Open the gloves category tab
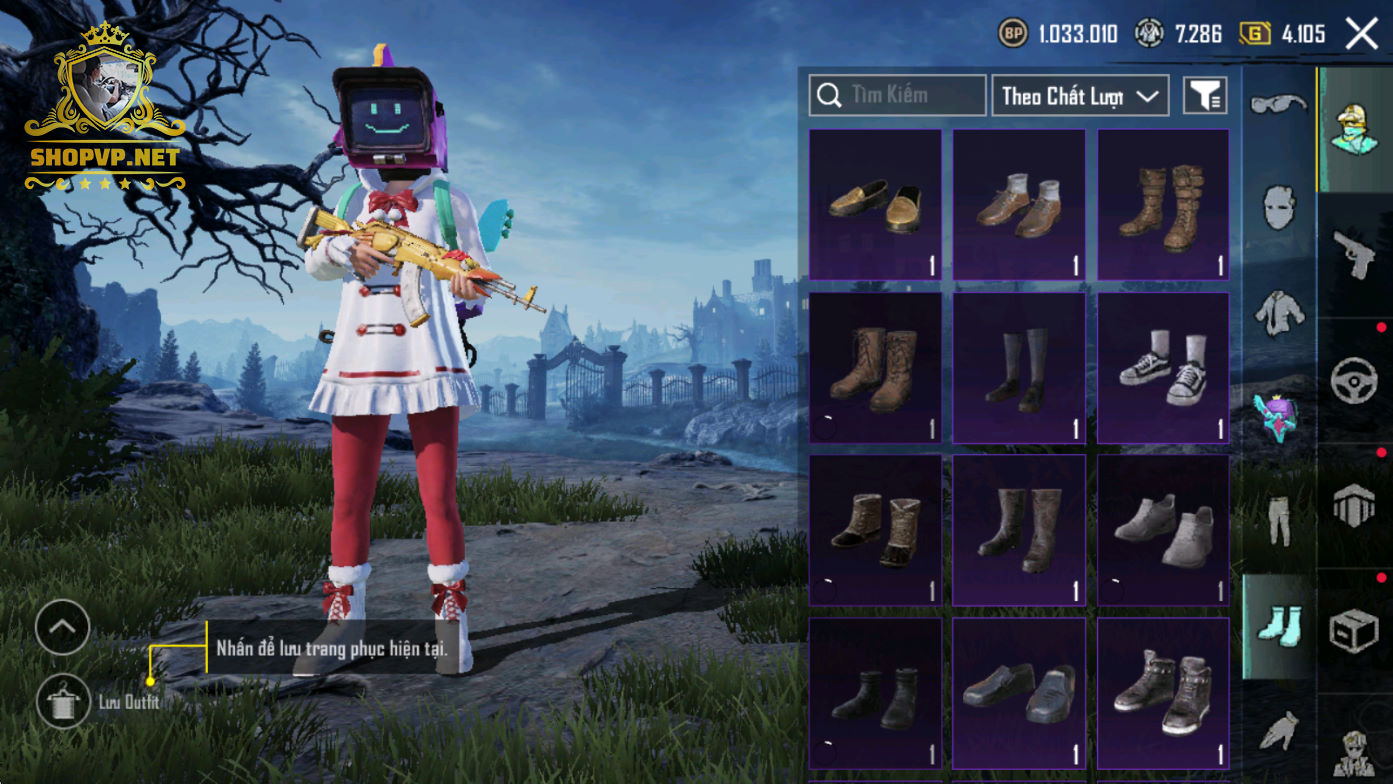The height and width of the screenshot is (784, 1393). point(1279,730)
